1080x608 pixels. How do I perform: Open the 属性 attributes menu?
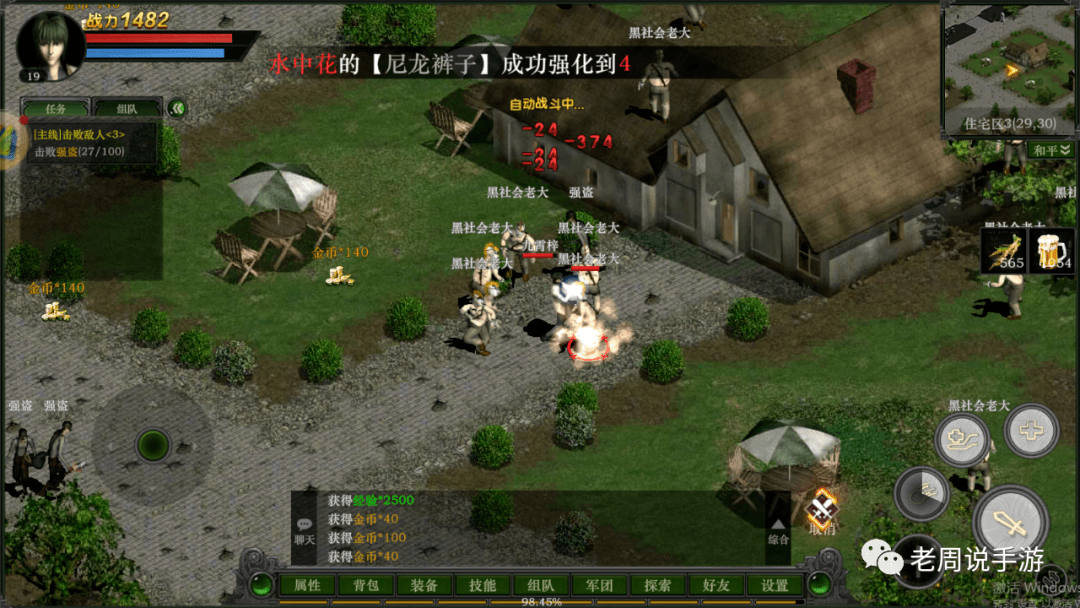[x=307, y=585]
